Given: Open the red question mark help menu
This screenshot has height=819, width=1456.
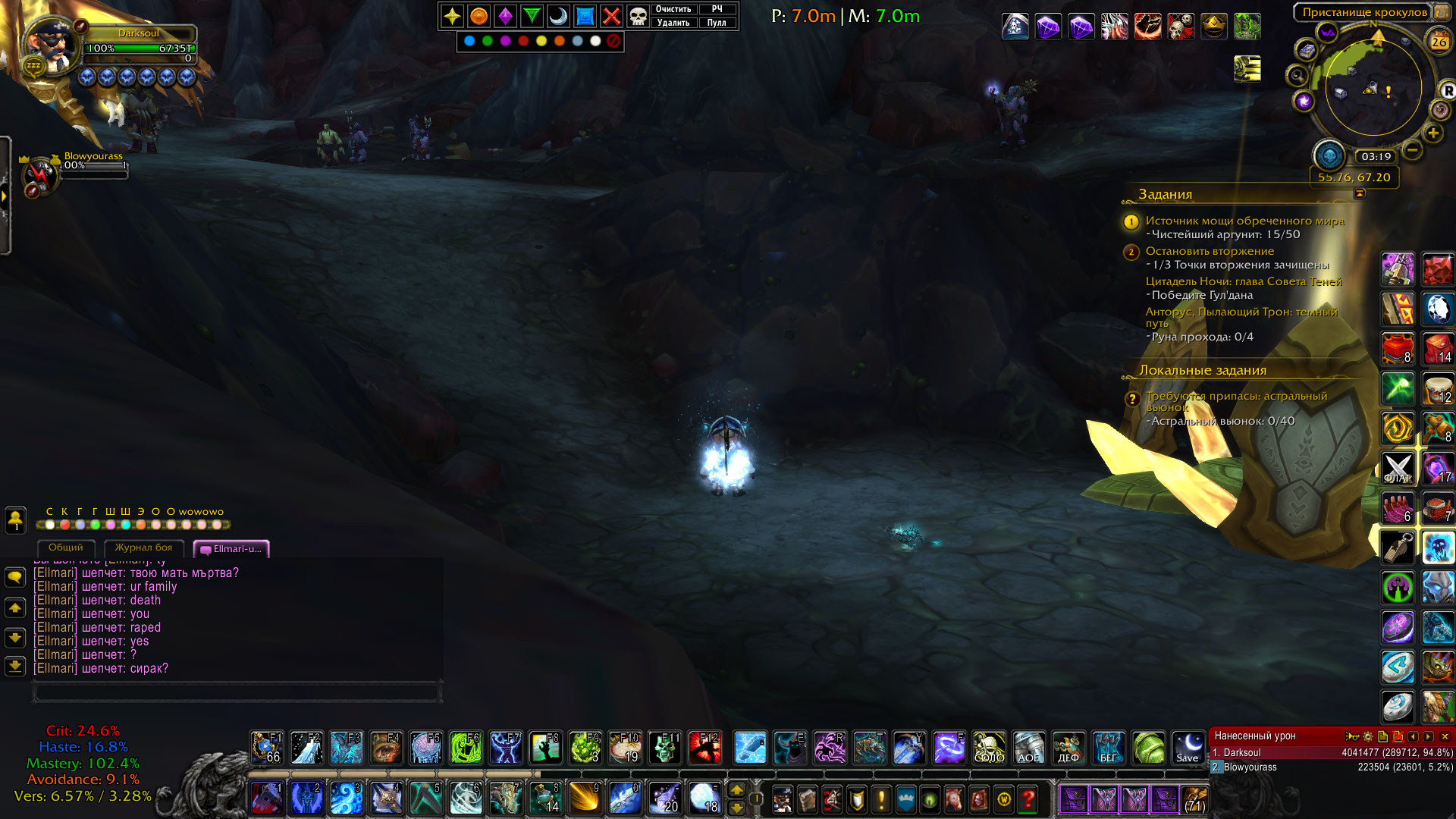Looking at the screenshot, I should tap(1028, 799).
